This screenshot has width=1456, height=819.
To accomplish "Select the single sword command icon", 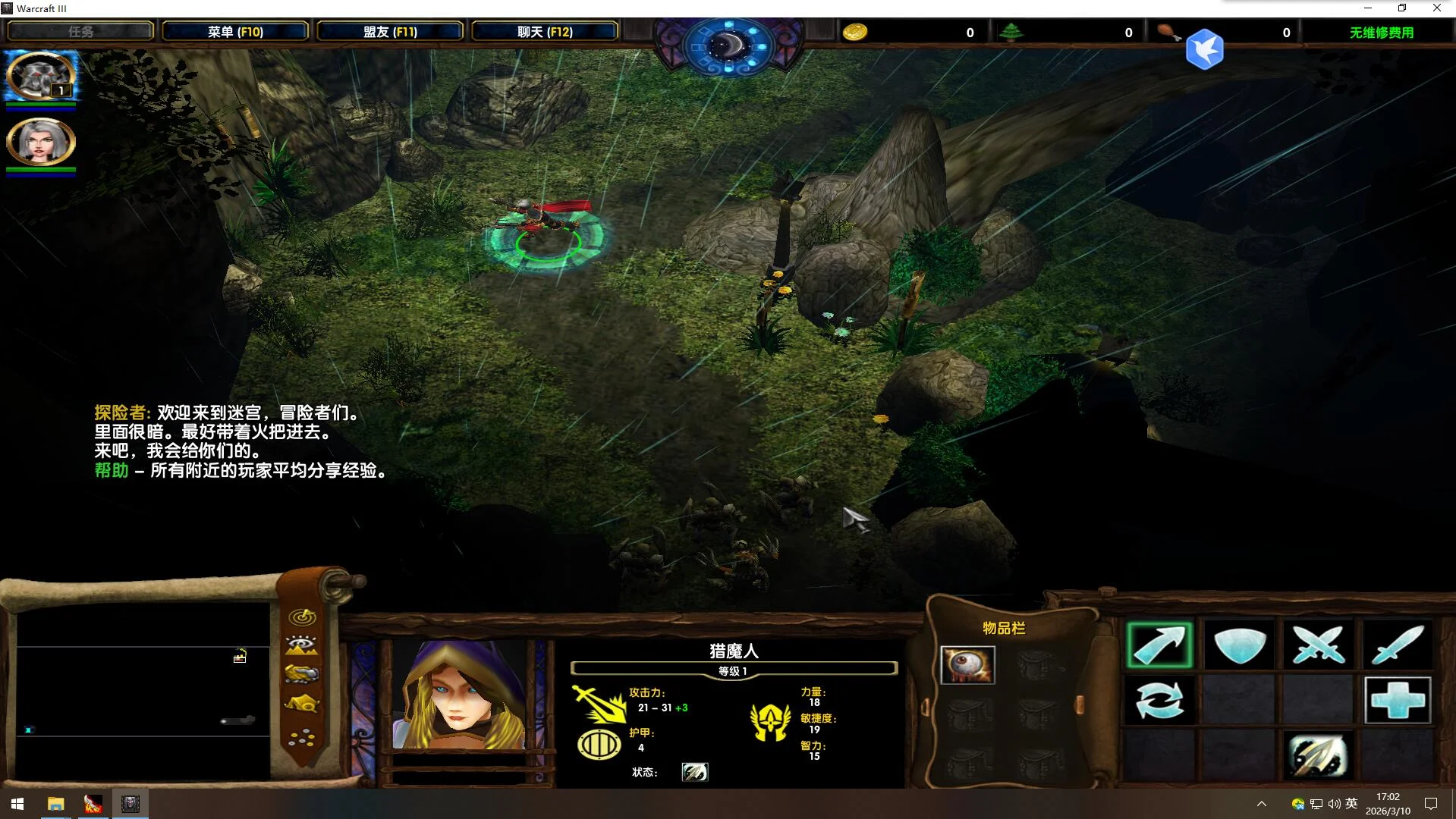I will click(1397, 645).
